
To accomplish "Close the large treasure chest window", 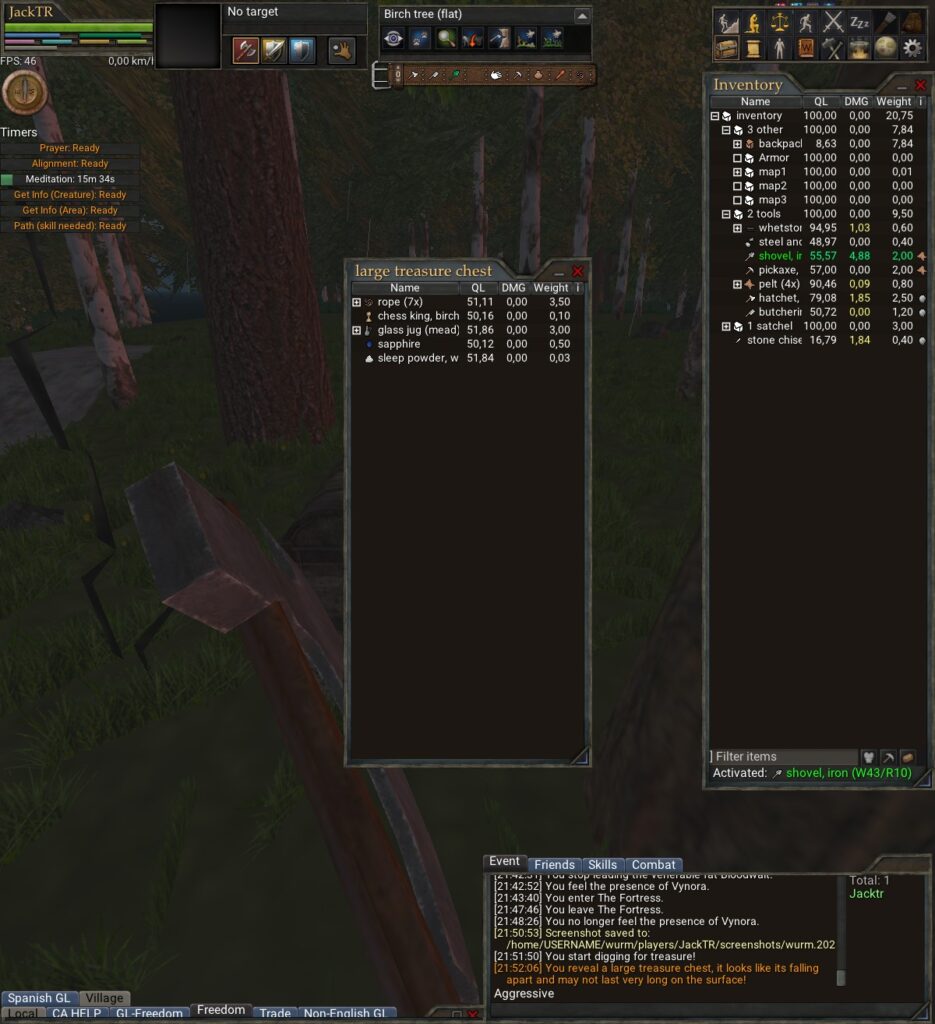I will [x=577, y=271].
